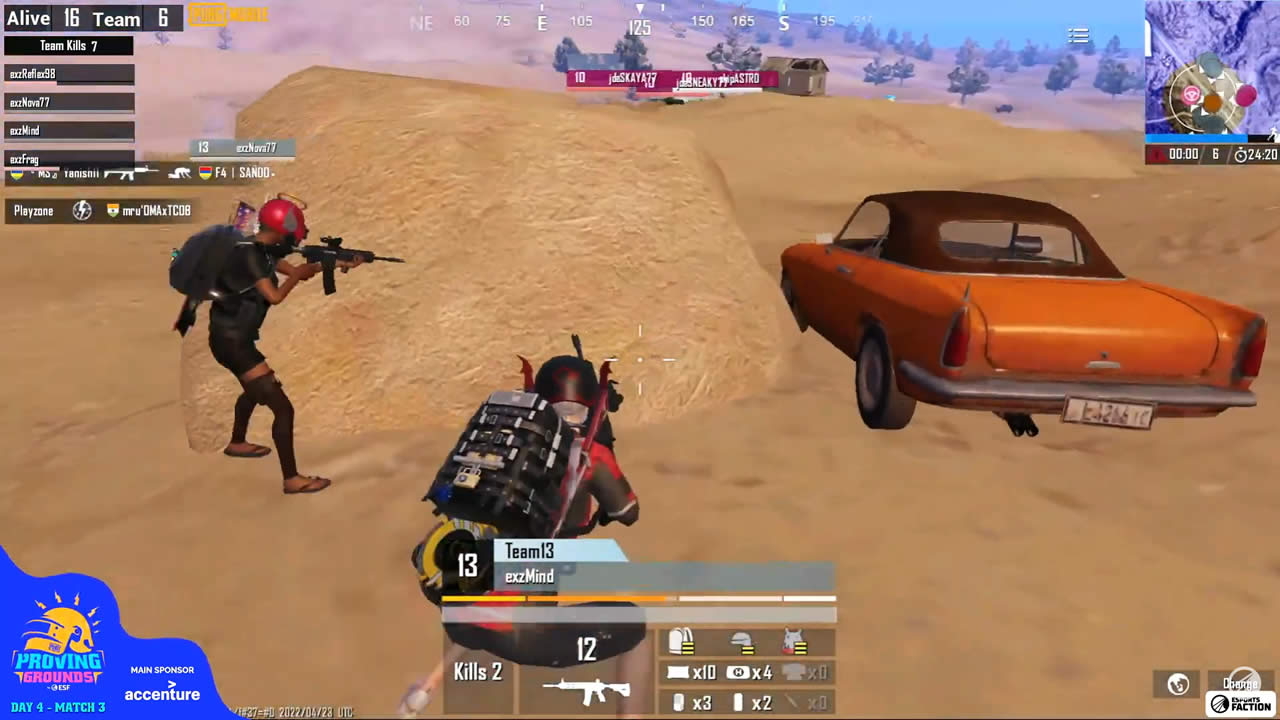
Task: Click the globe icon near the Change button
Action: (x=1177, y=684)
